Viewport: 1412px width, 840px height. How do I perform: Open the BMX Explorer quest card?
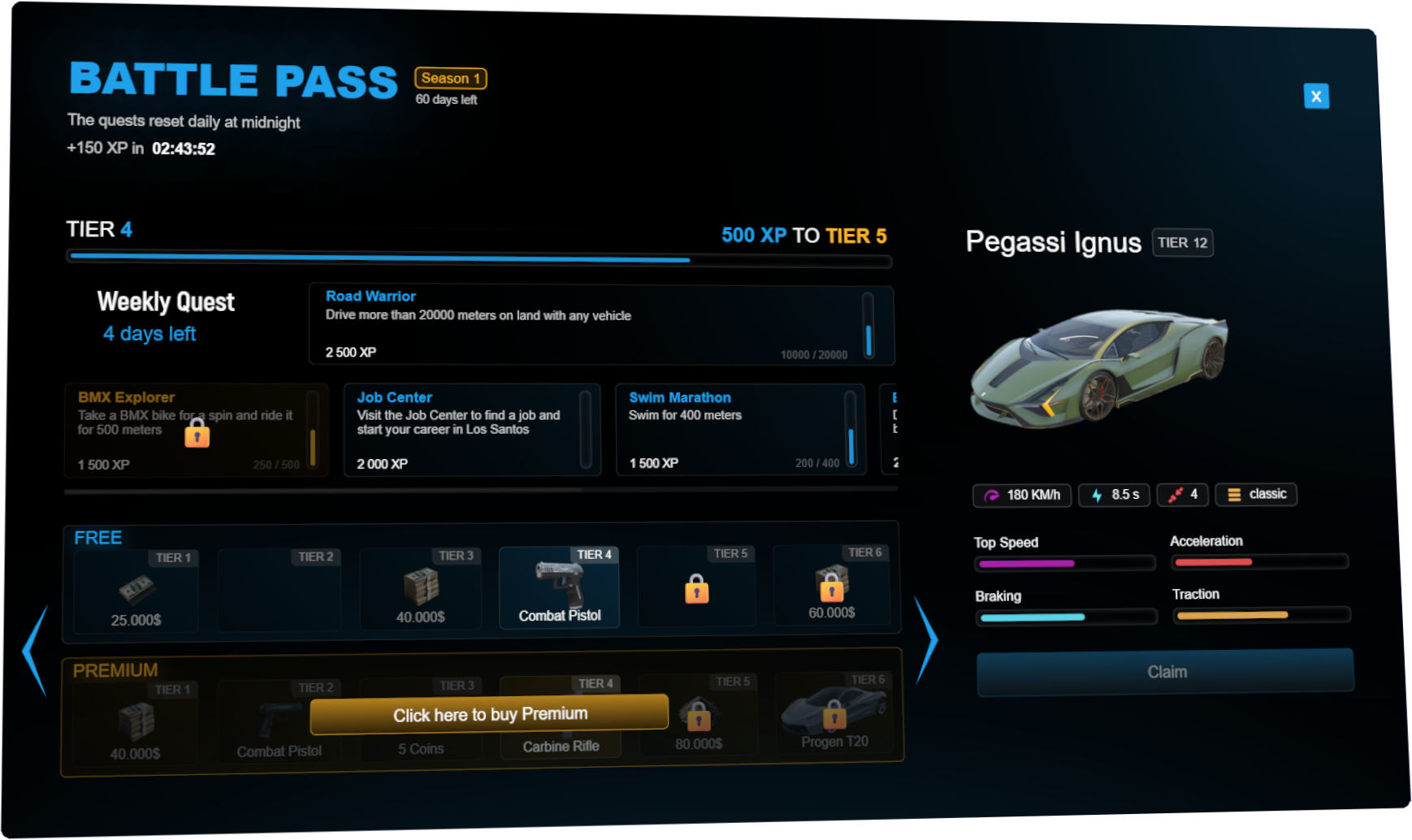(x=196, y=431)
